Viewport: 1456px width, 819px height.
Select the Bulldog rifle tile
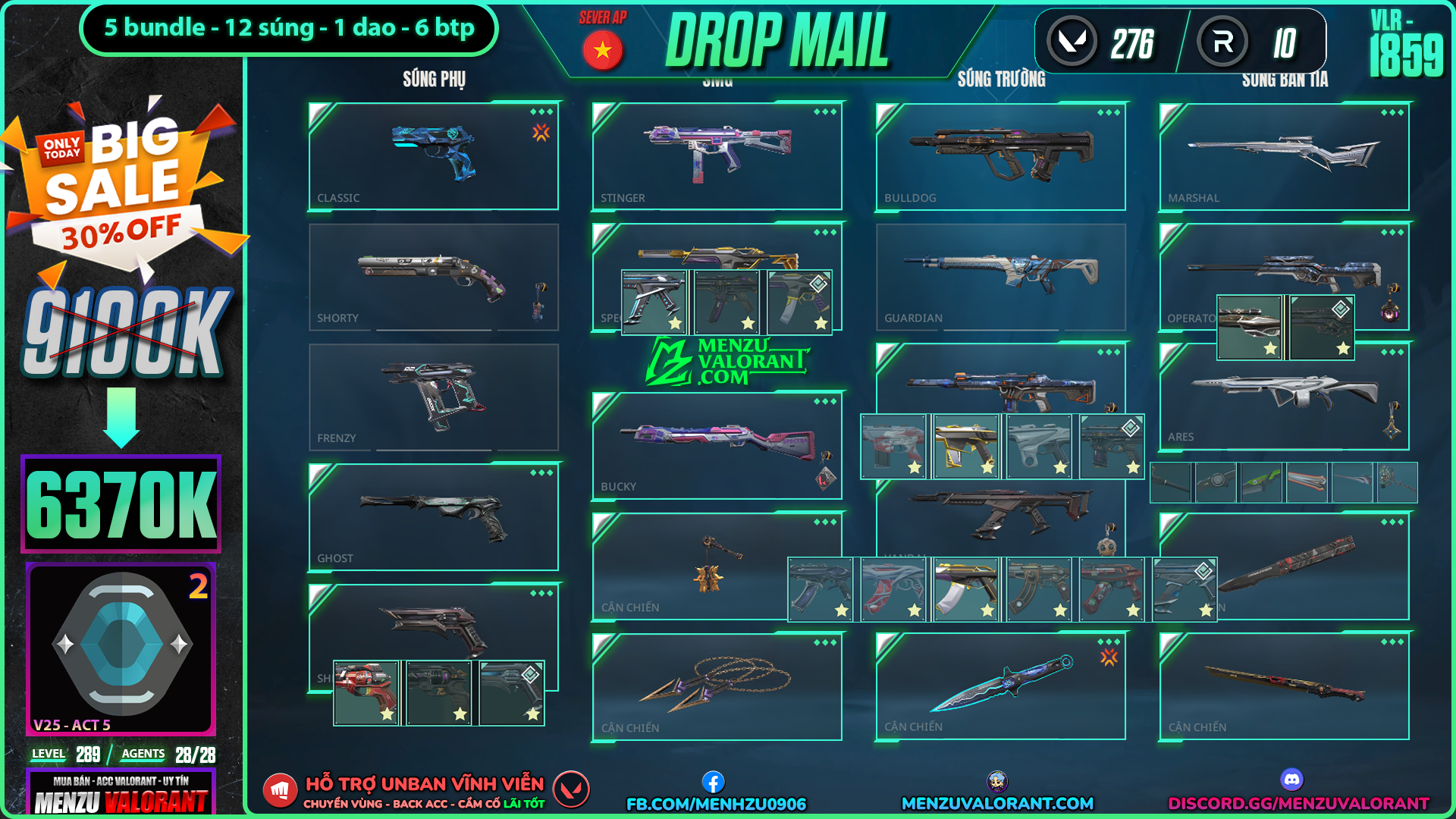click(x=1000, y=156)
